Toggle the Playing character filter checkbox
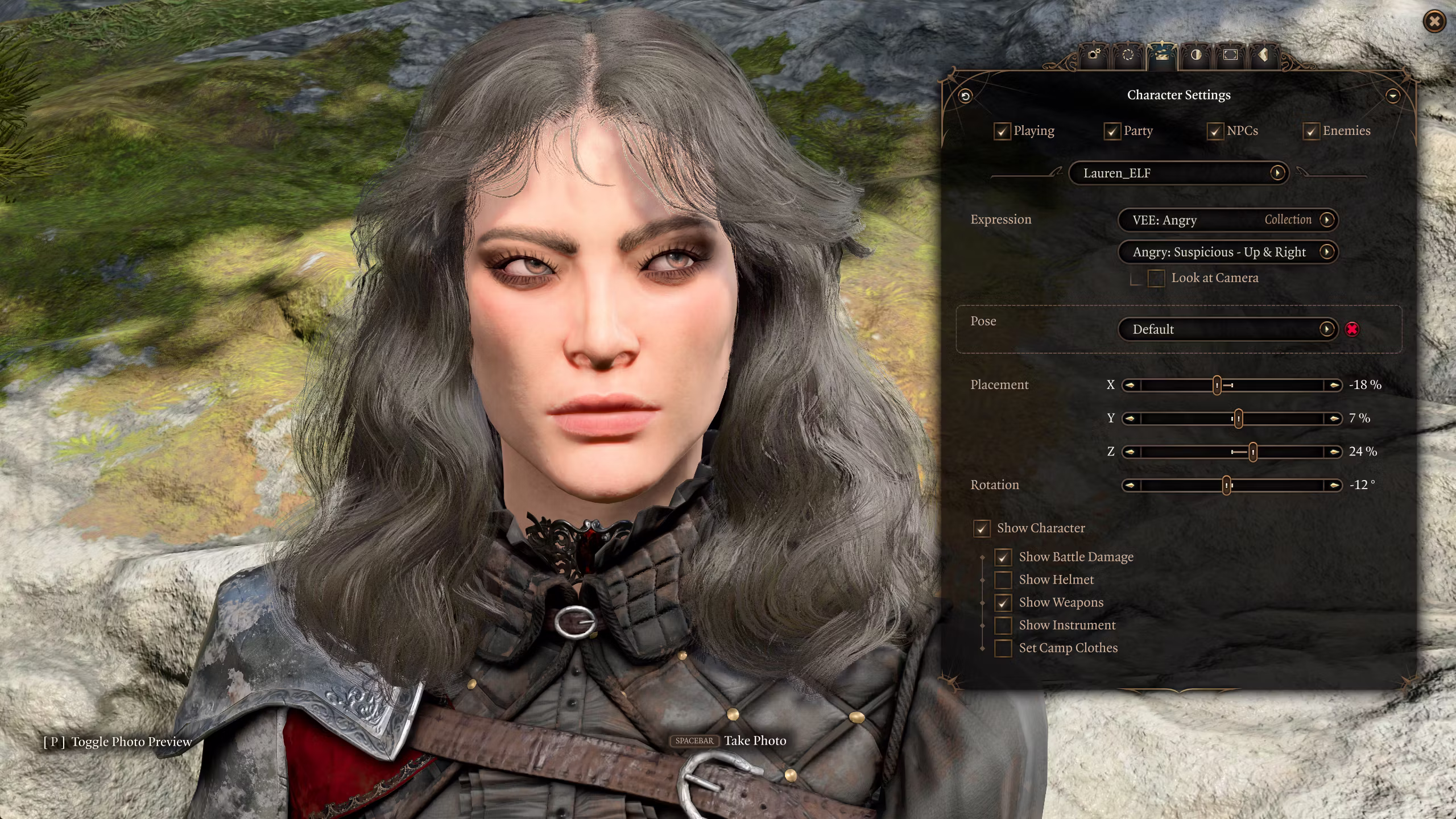The width and height of the screenshot is (1456, 819). (x=1002, y=131)
